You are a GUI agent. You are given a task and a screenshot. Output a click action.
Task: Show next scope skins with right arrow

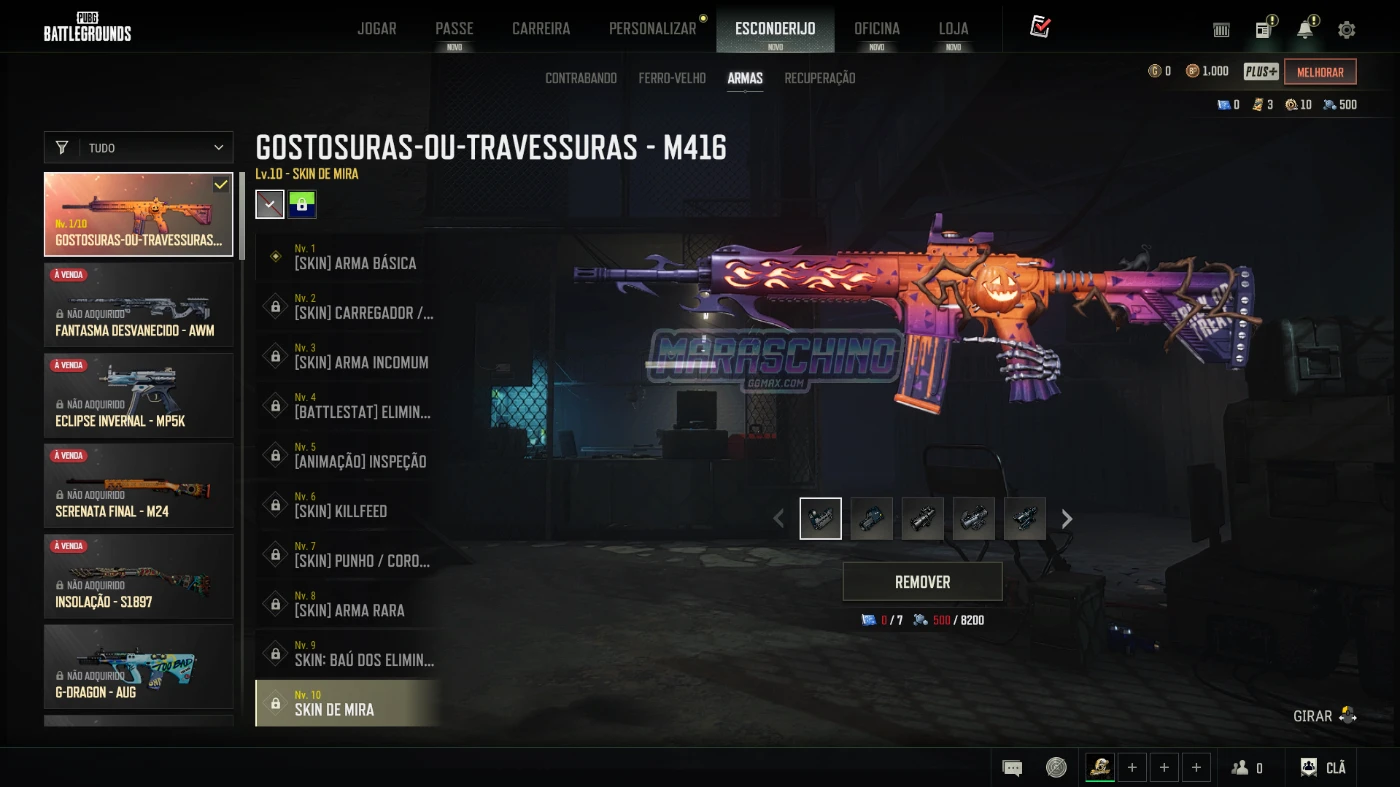[x=1067, y=519]
